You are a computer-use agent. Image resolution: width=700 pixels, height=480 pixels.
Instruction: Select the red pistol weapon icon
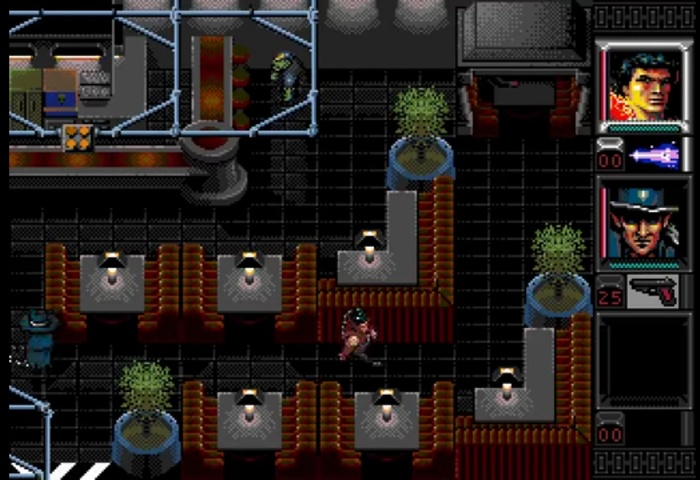coord(656,292)
